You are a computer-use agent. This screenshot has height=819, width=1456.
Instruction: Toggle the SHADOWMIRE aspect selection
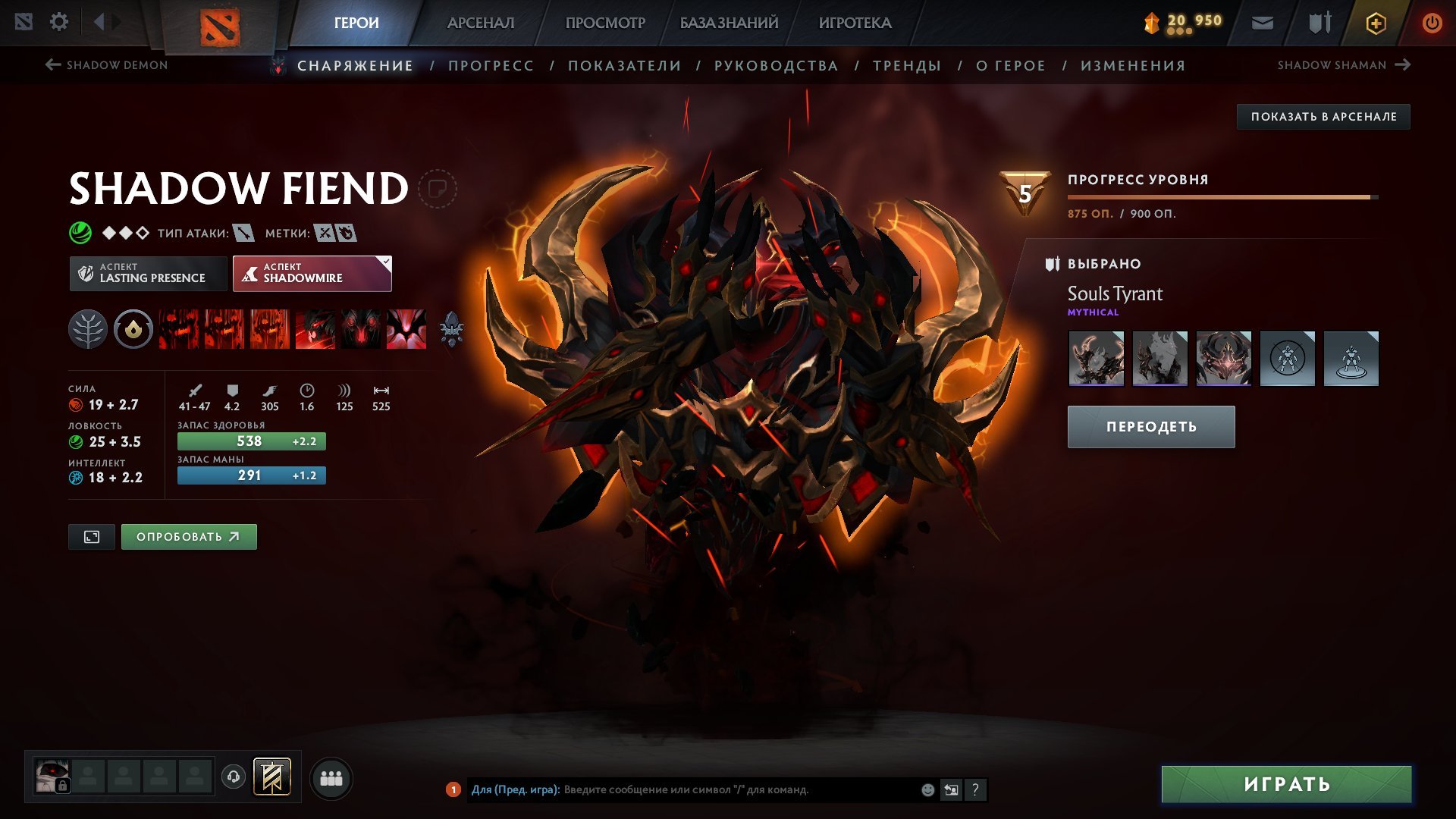click(x=311, y=273)
